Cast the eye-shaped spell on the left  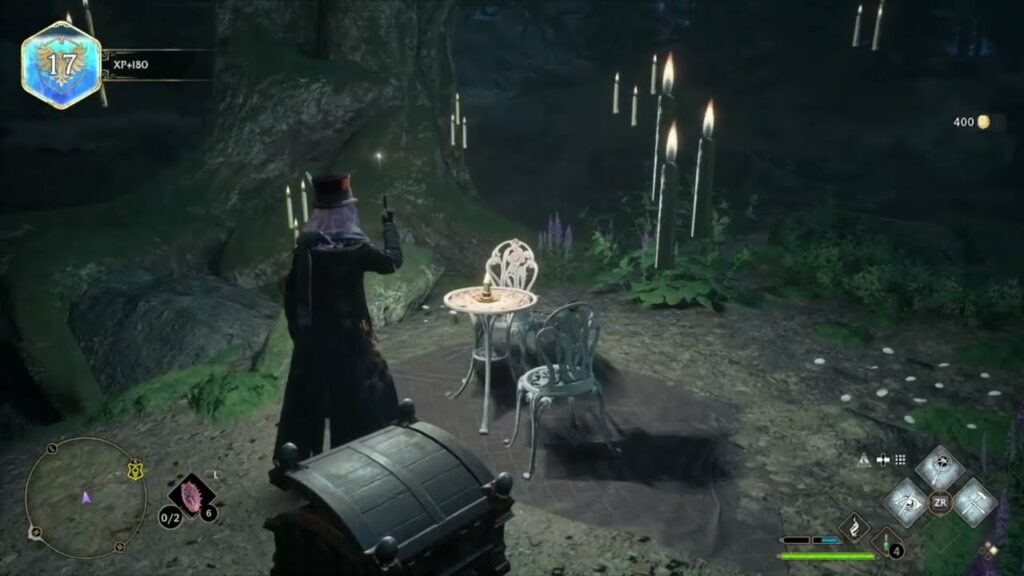[x=907, y=501]
